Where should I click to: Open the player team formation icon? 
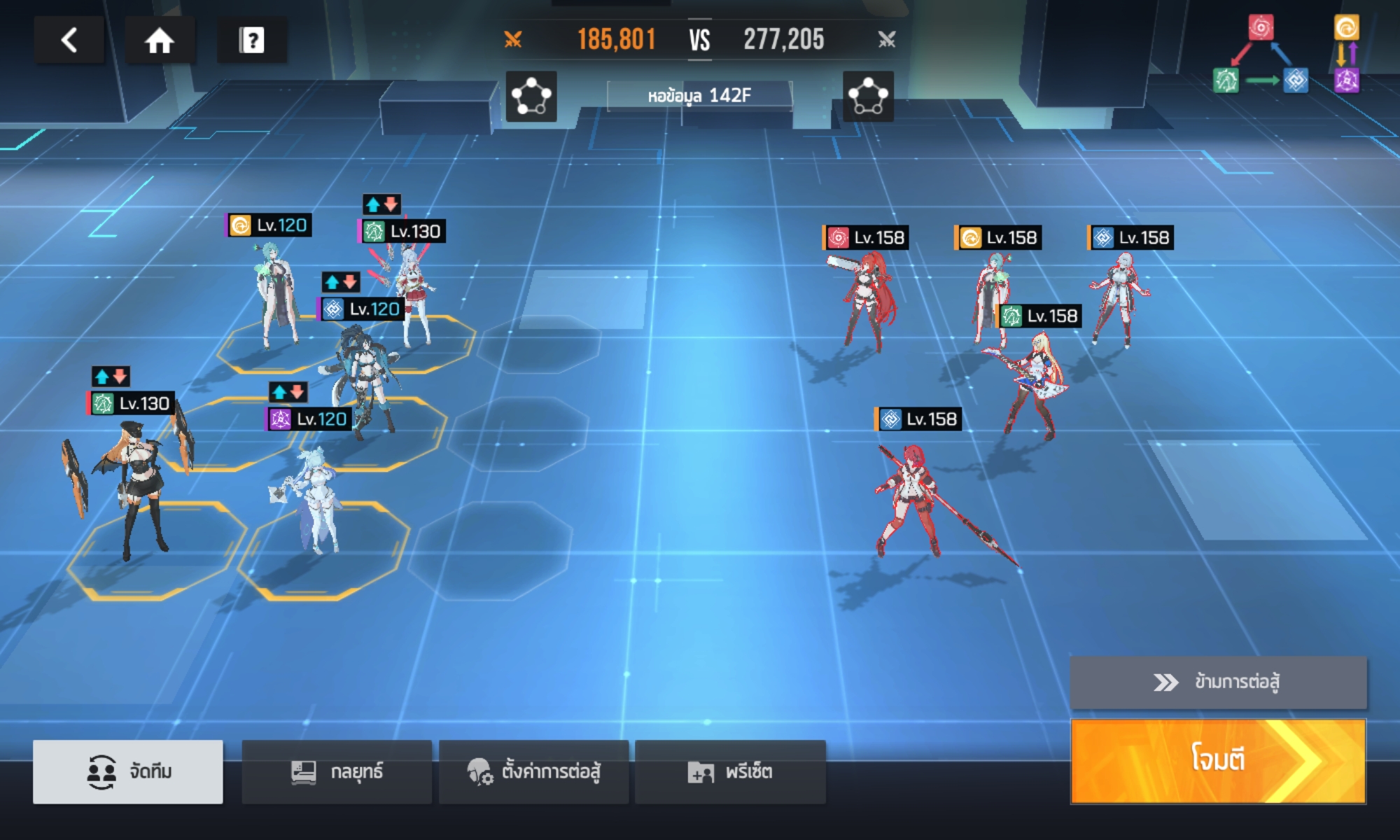[x=531, y=96]
